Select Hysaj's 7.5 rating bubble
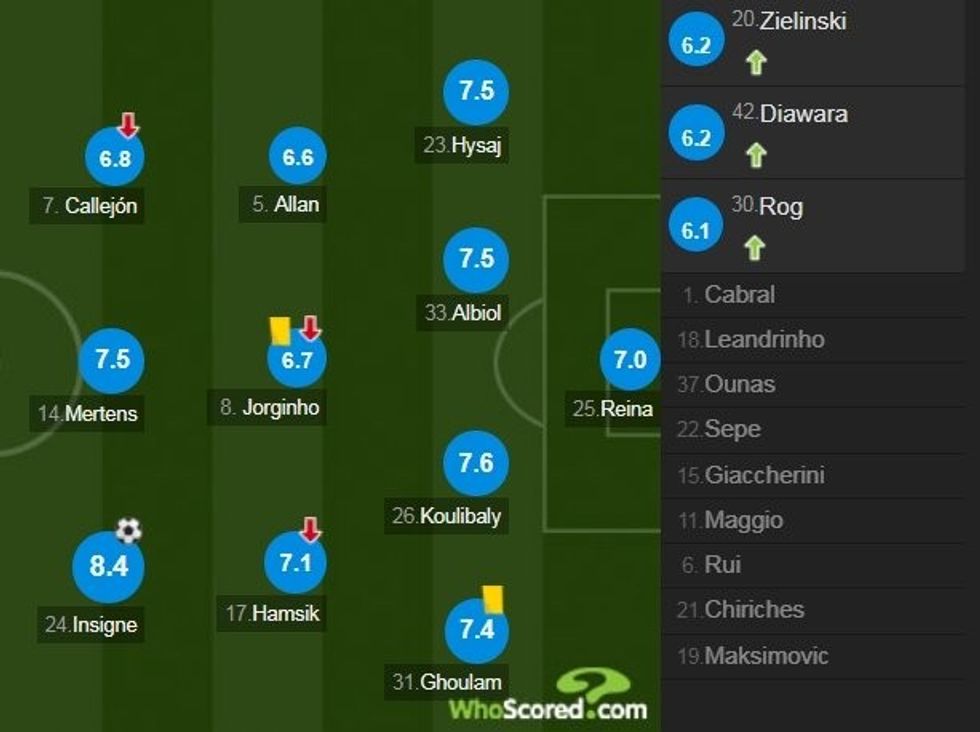Viewport: 980px width, 732px height. 476,91
